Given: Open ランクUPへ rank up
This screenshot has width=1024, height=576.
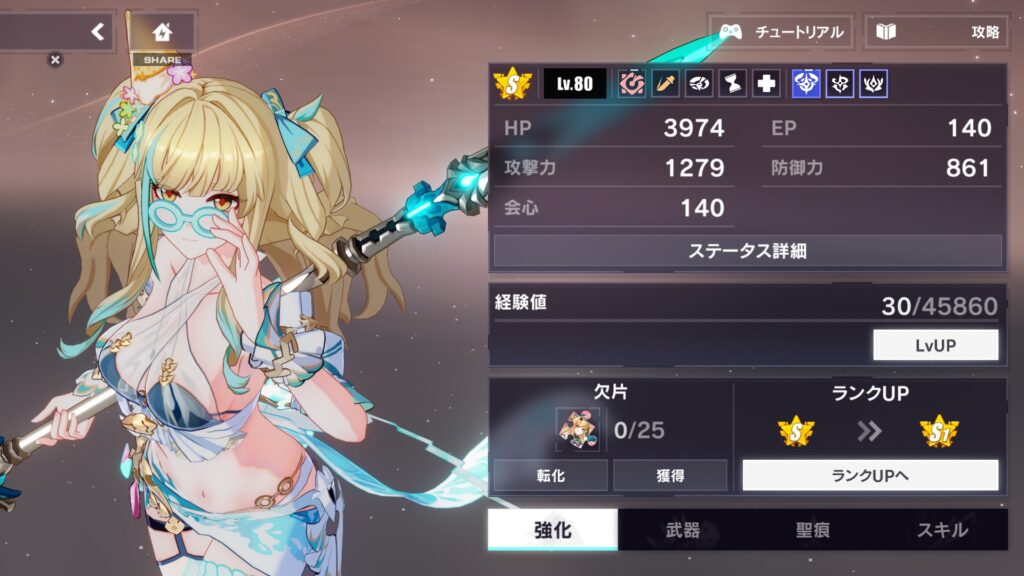Looking at the screenshot, I should [x=870, y=475].
